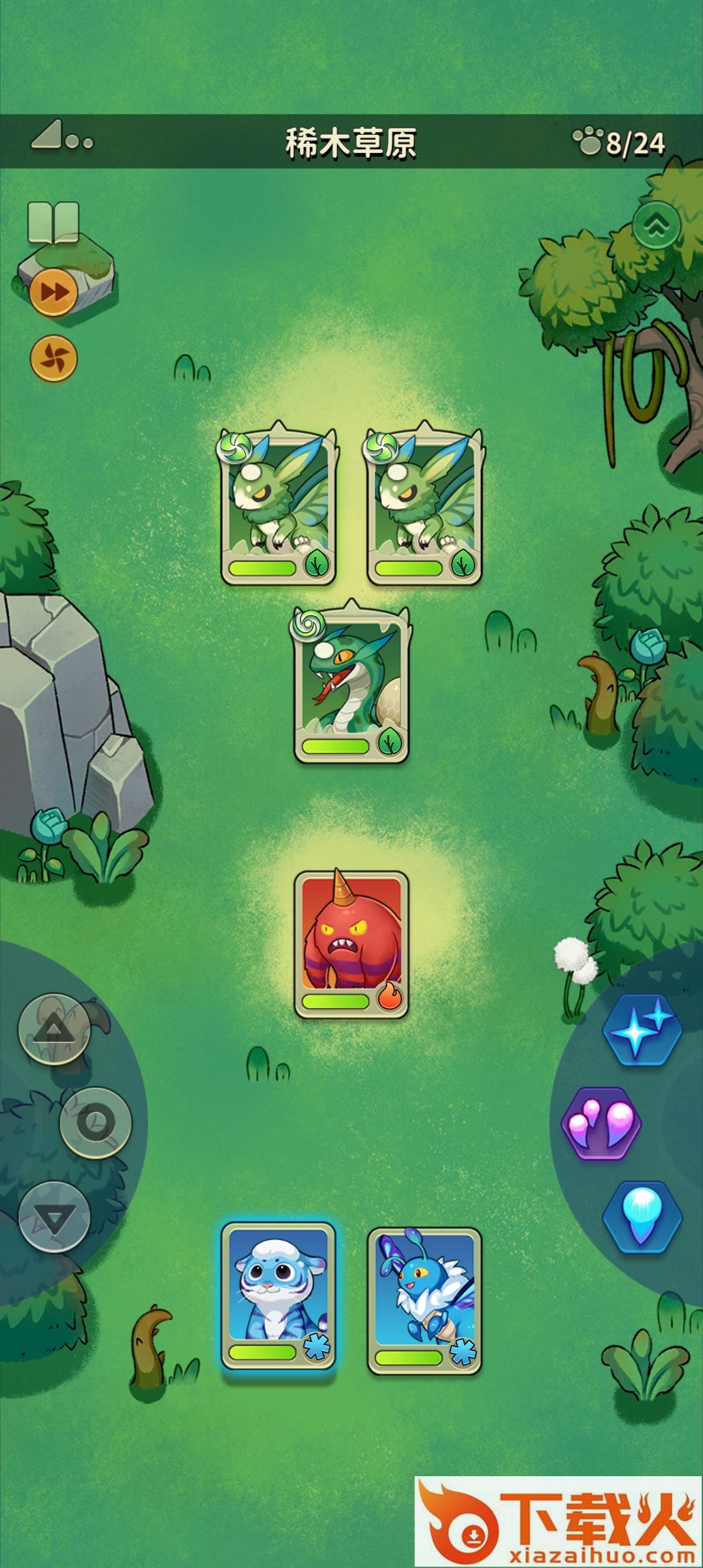Tap the upward triangle control button
The width and height of the screenshot is (703, 1568).
tap(54, 1029)
